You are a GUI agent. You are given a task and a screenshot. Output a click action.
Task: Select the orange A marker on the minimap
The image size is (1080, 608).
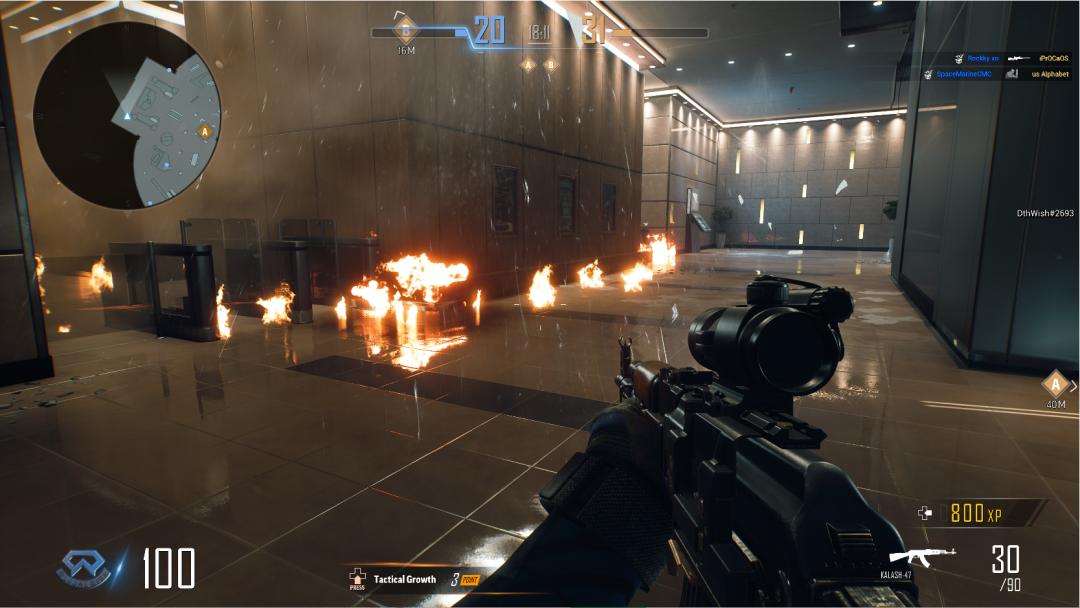point(206,131)
